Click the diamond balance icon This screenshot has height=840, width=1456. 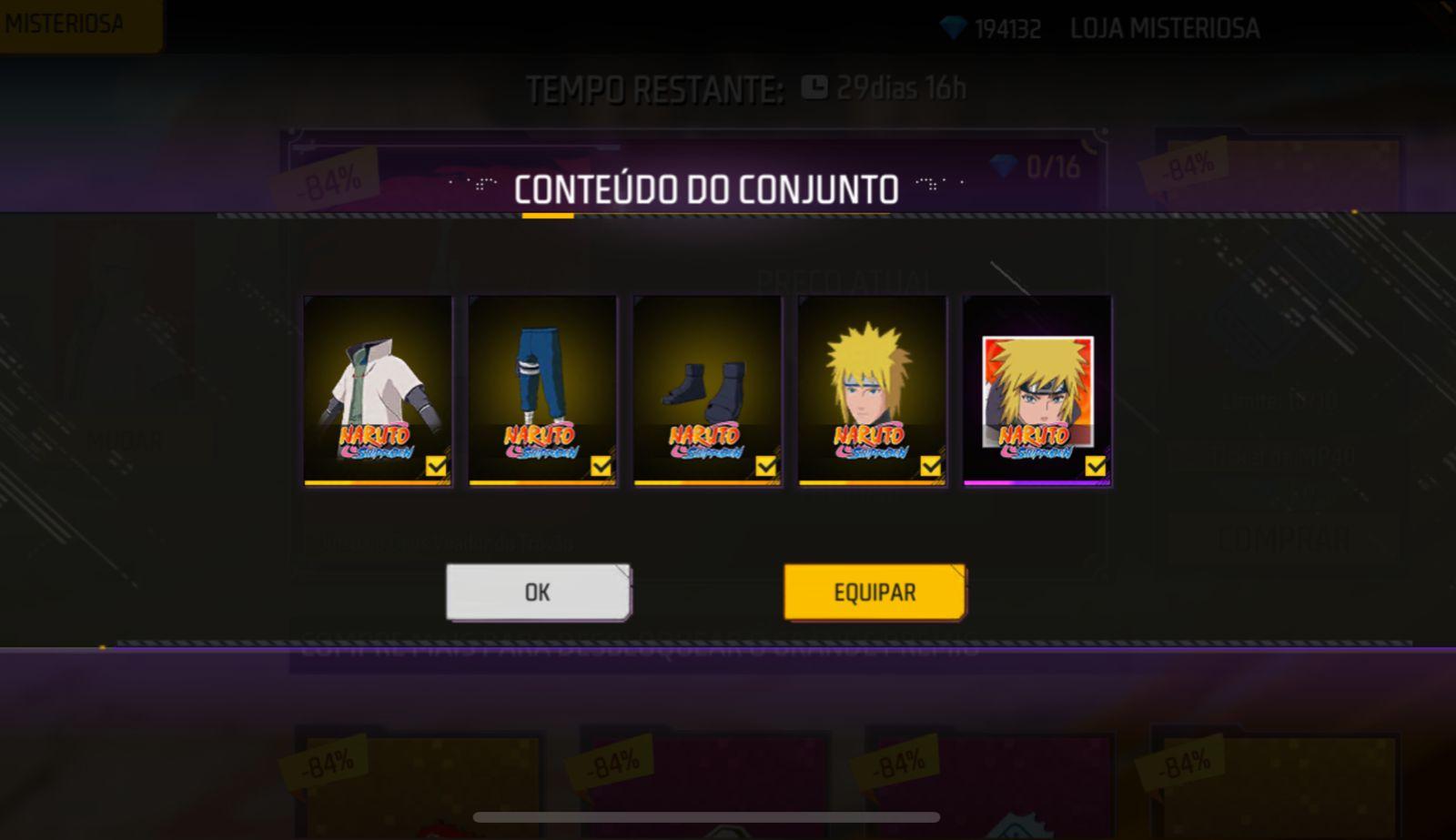point(954,27)
